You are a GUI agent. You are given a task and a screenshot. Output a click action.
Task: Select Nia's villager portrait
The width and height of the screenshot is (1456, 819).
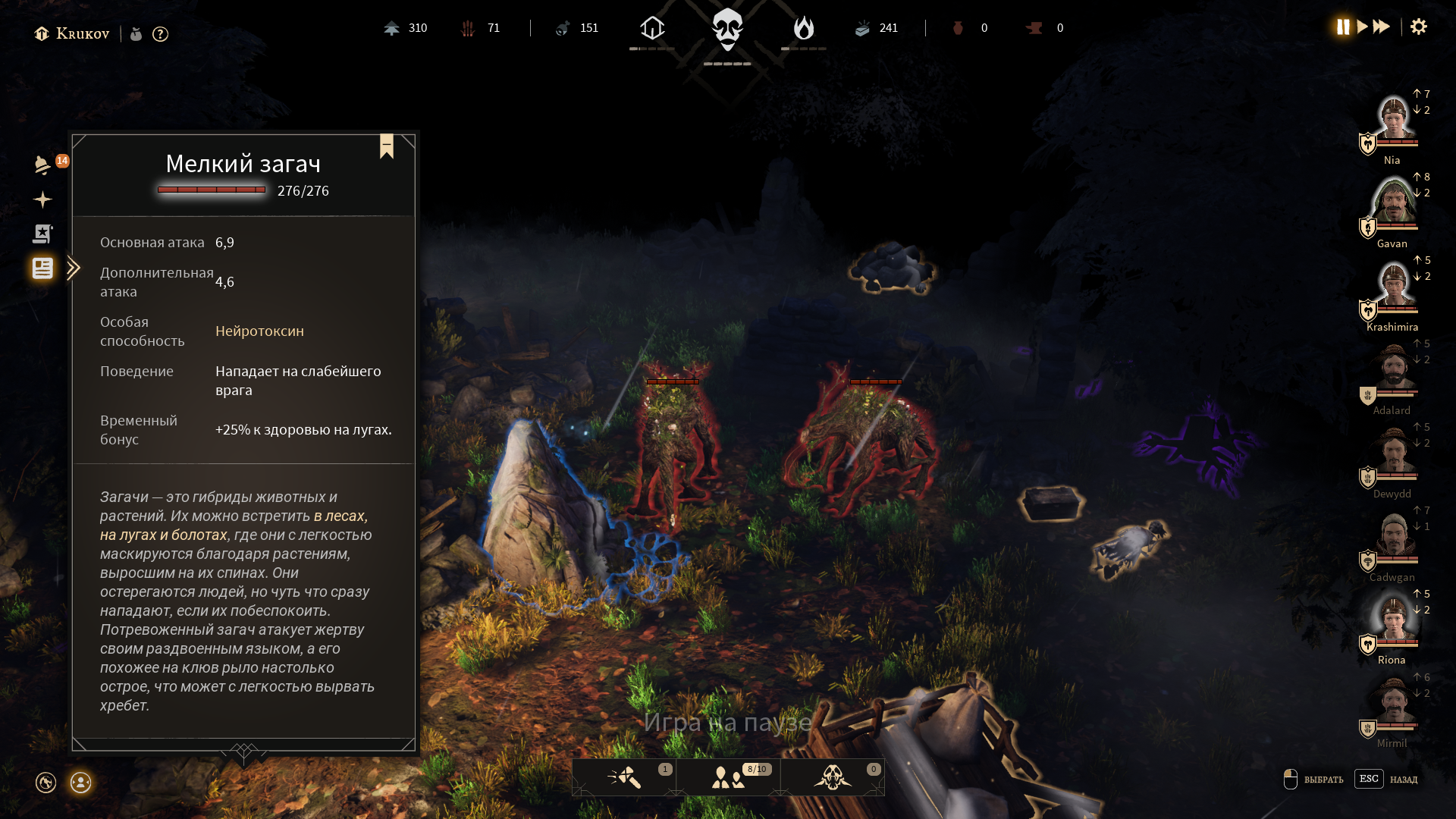click(1393, 120)
